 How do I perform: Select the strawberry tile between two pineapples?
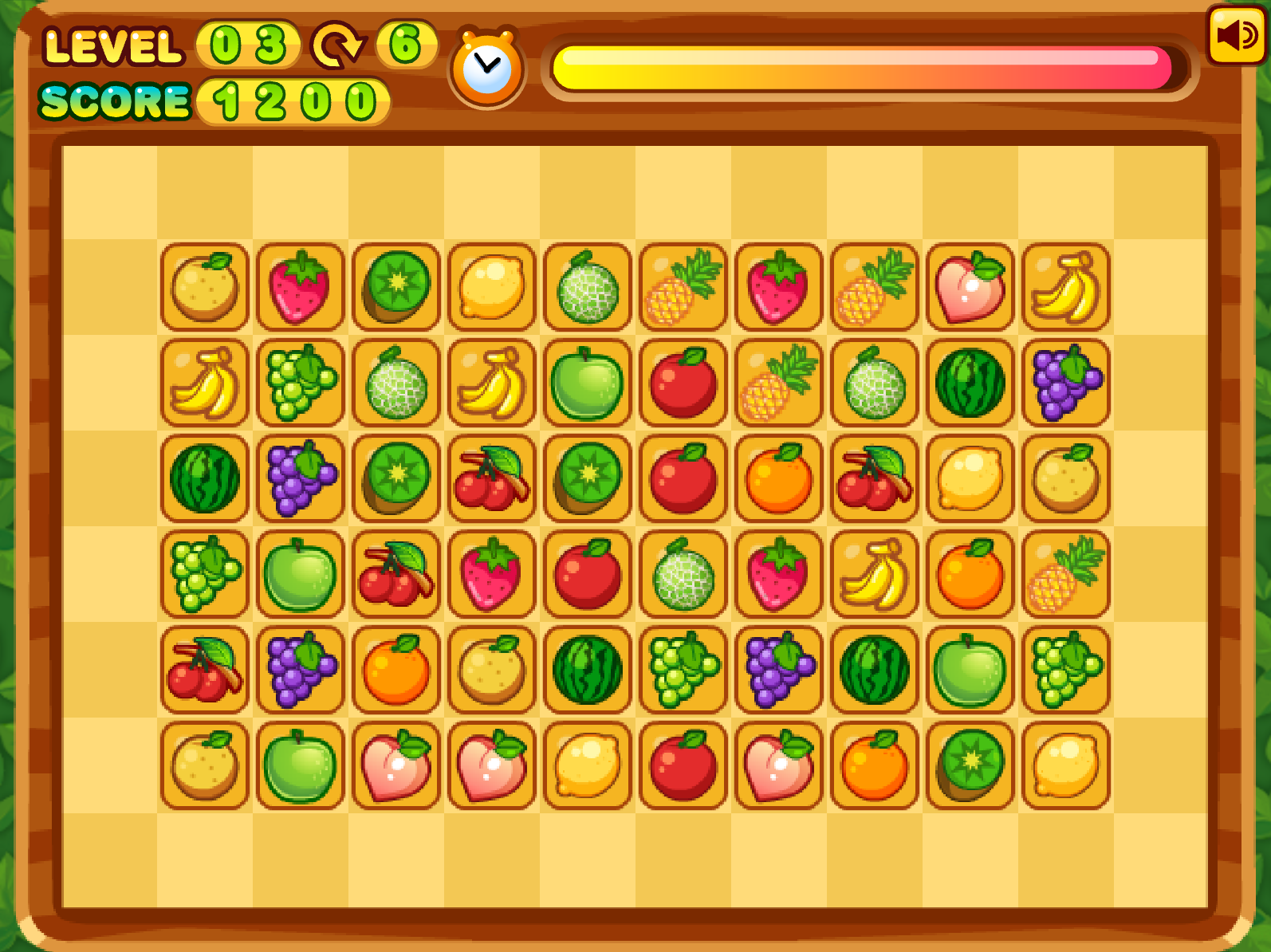[779, 287]
